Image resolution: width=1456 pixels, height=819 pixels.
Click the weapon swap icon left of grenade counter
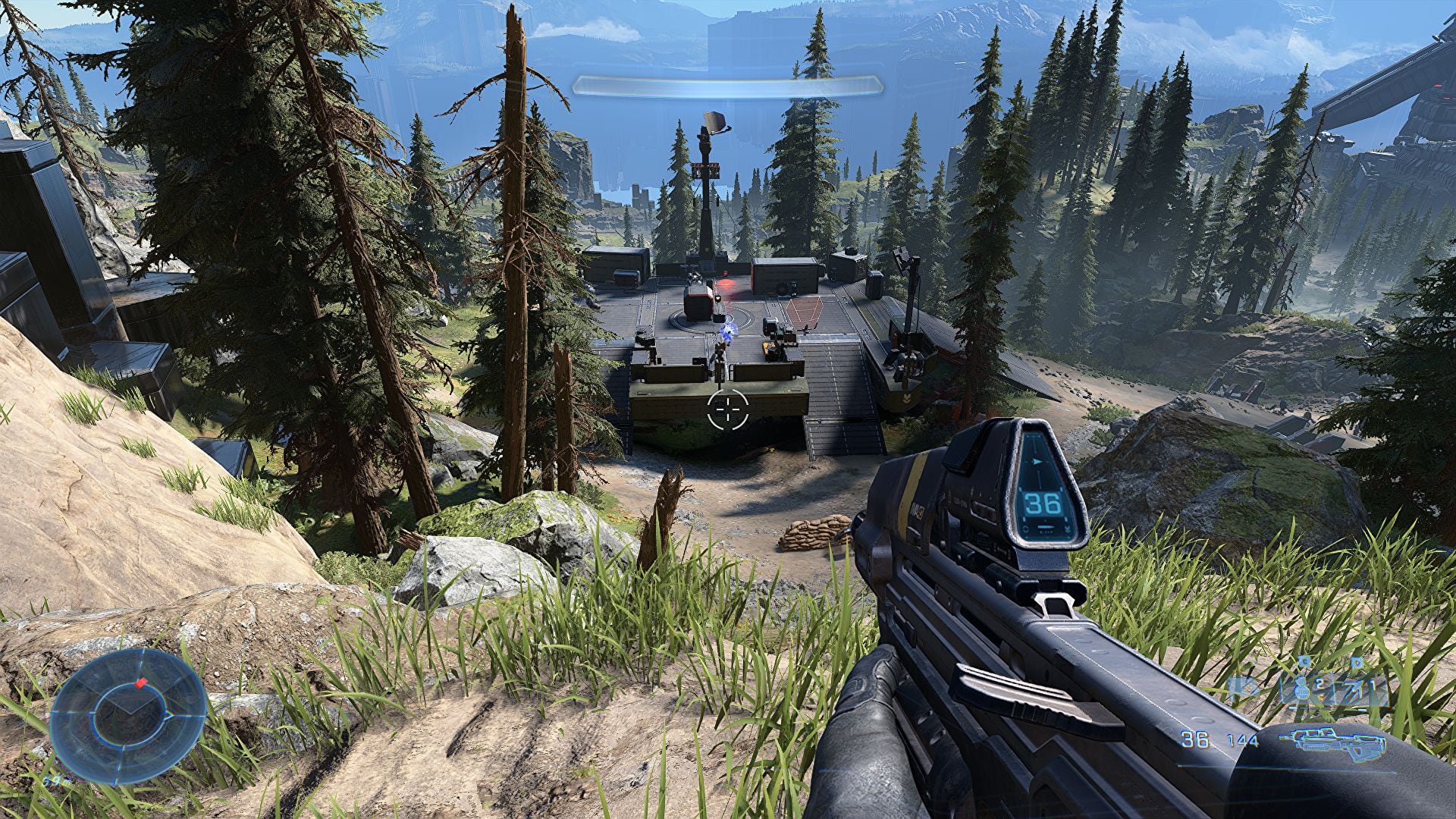[1241, 686]
